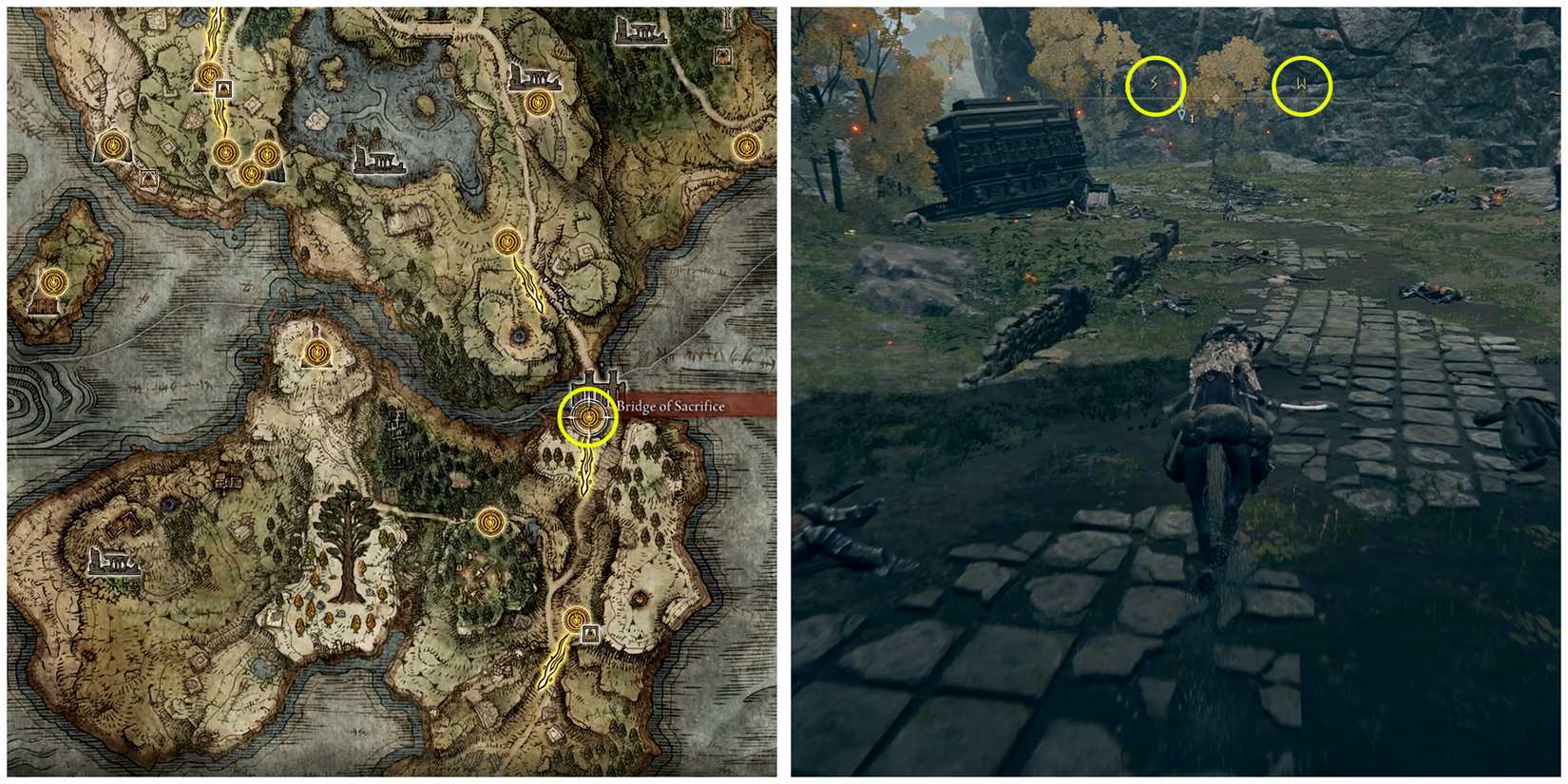1568x784 pixels.
Task: Click the circled S compass rune
Action: point(1154,83)
